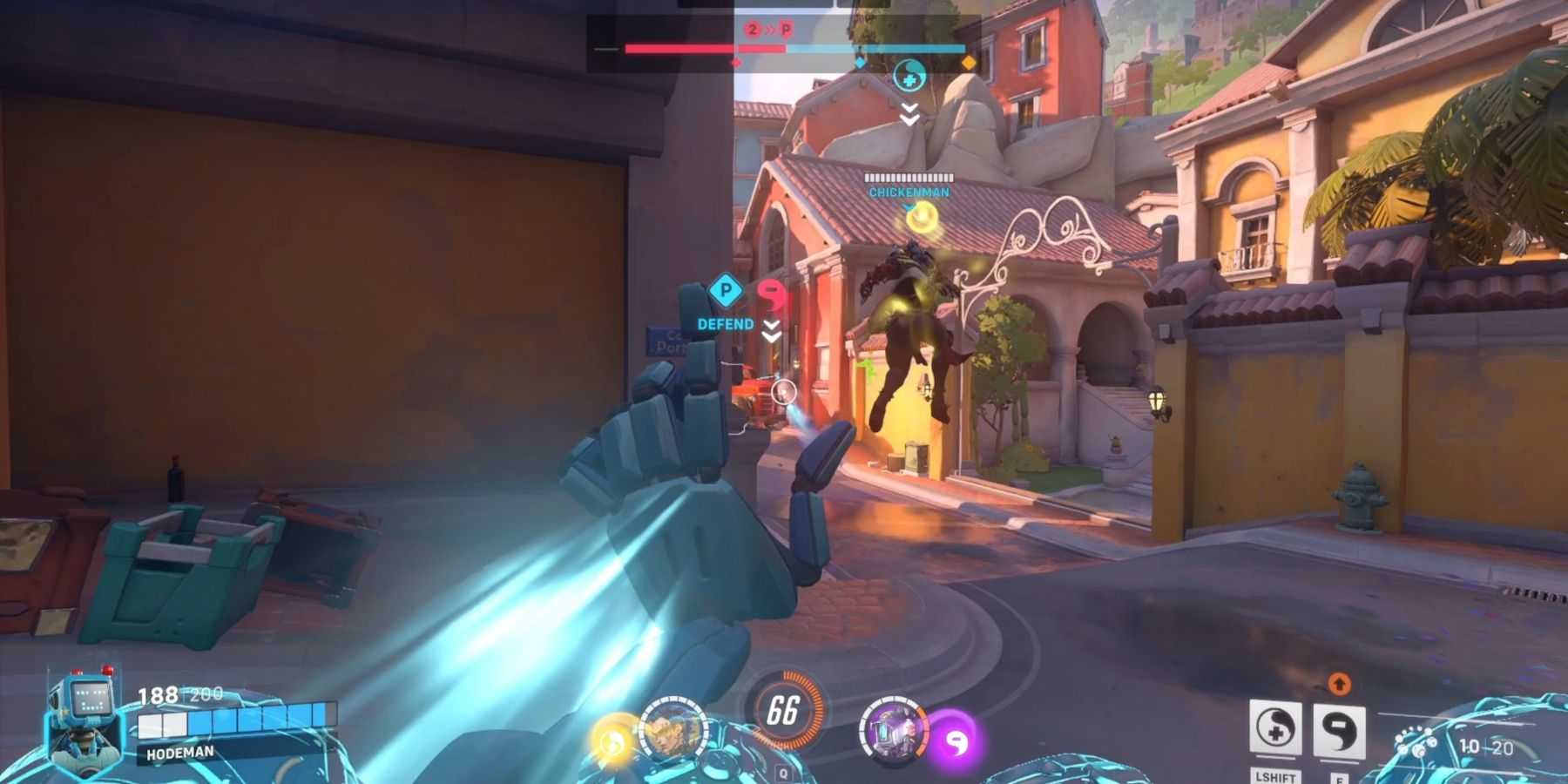Screen dimensions: 1568x784
Task: Select the blue DEFEND objective marker
Action: coord(725,292)
